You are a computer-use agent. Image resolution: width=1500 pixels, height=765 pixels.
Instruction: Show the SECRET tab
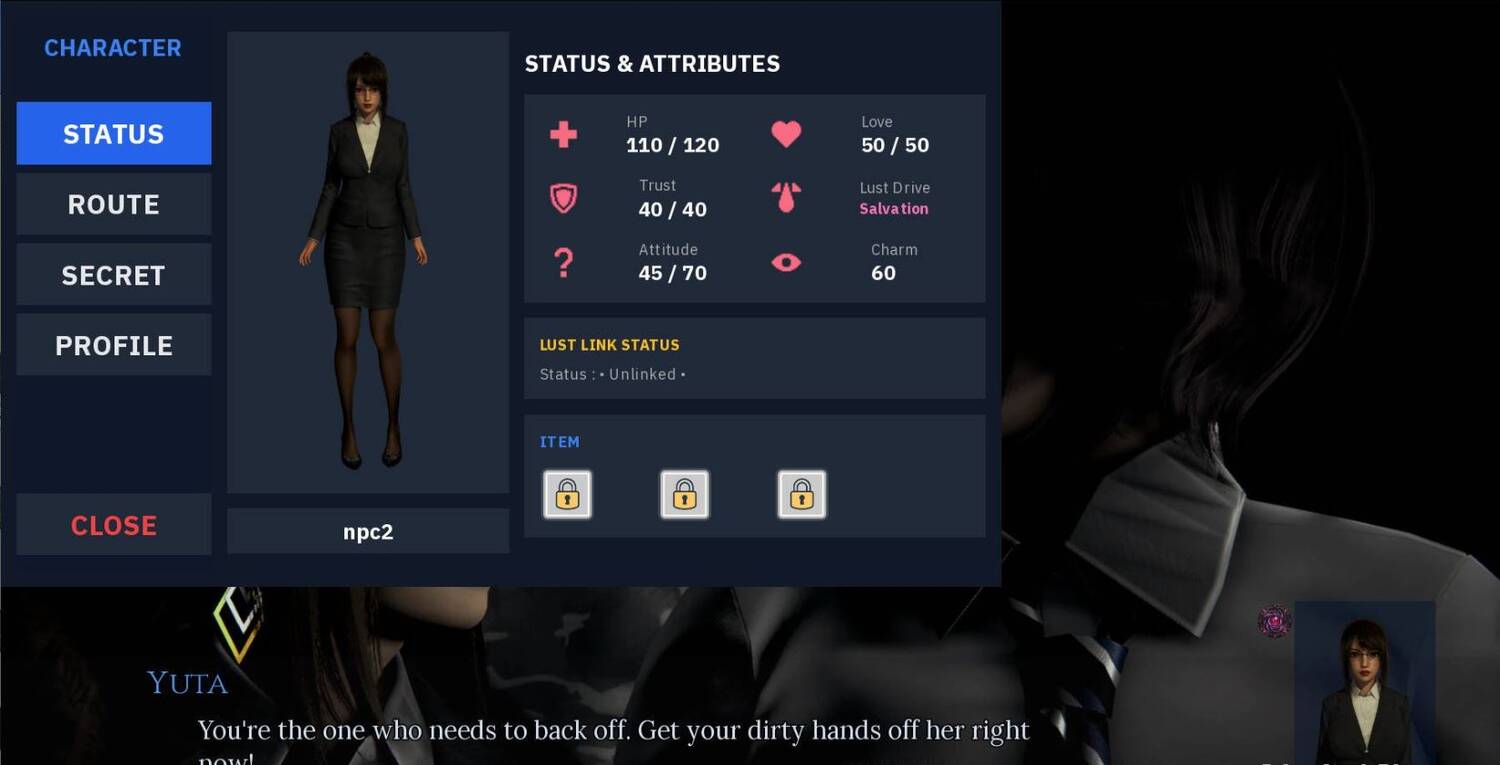click(113, 275)
